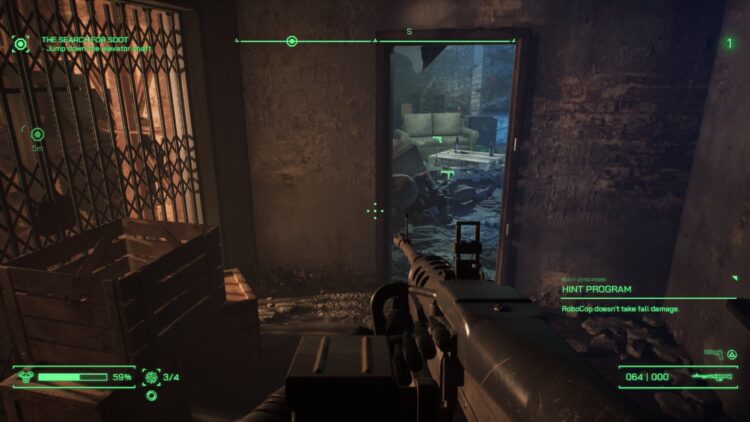Select the objective marker on the compass bar
The height and width of the screenshot is (422, 750).
291,41
